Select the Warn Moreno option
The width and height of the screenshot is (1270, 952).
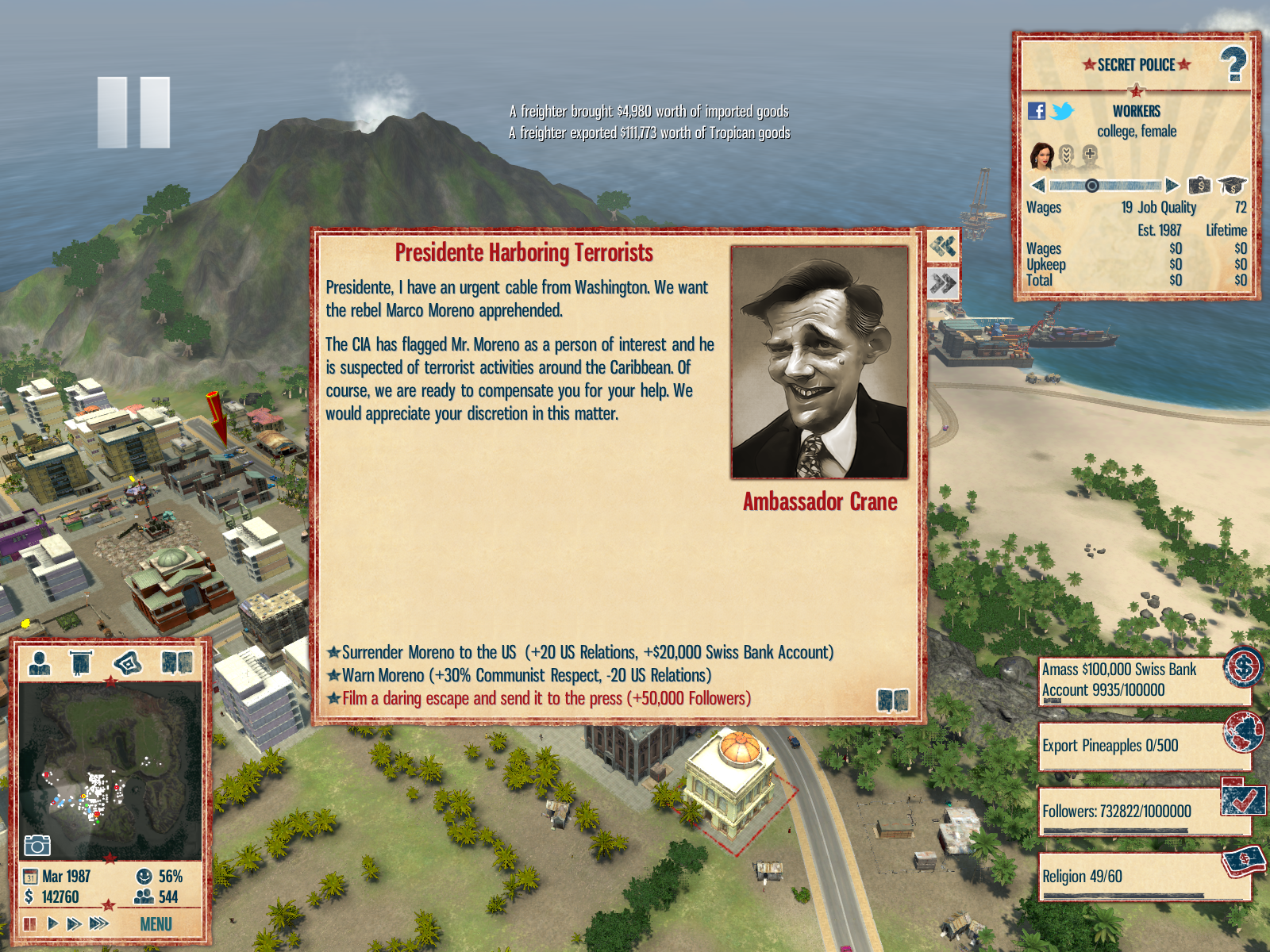[x=525, y=675]
